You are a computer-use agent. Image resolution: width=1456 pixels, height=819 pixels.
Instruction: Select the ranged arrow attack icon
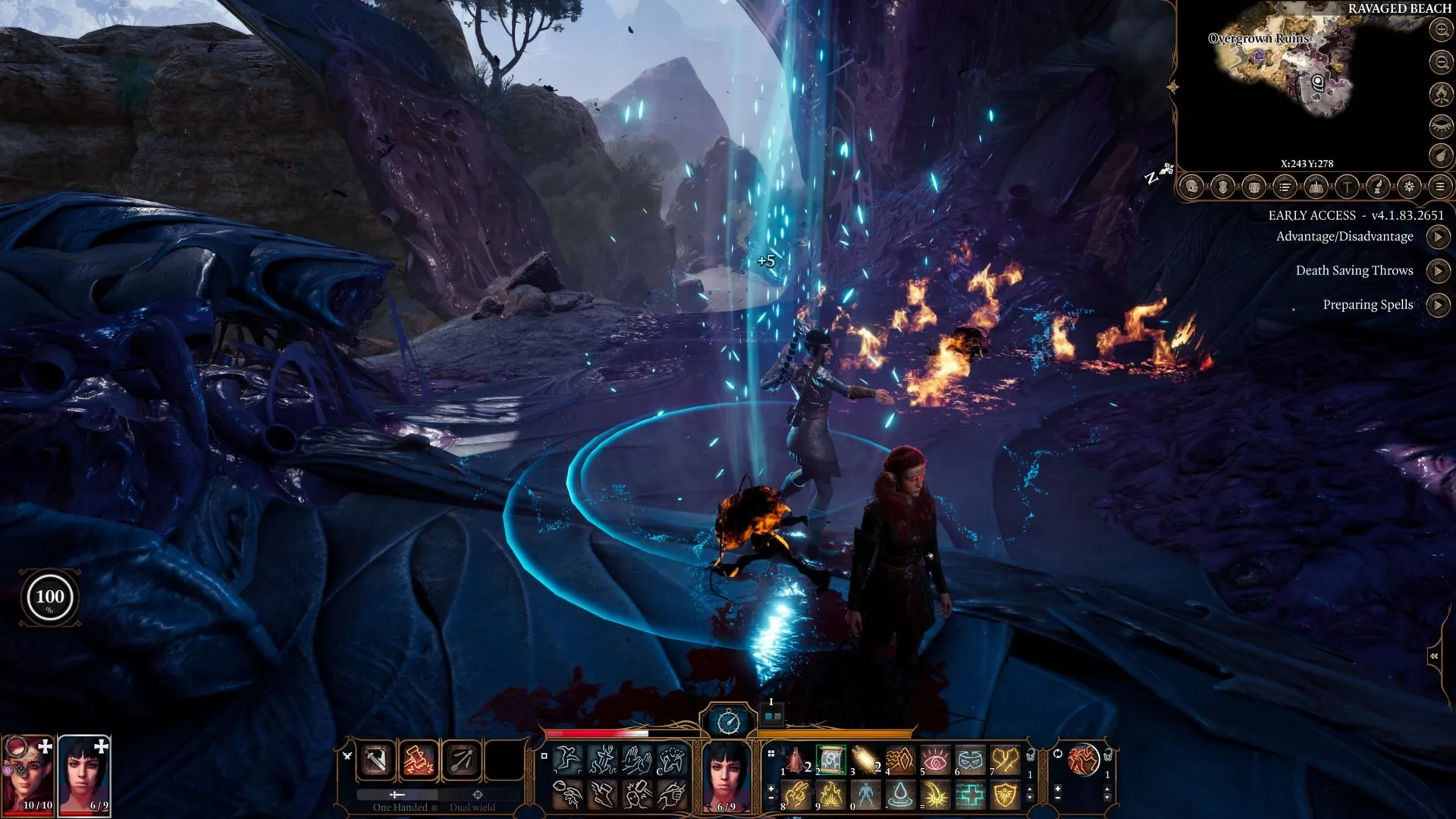[x=461, y=760]
